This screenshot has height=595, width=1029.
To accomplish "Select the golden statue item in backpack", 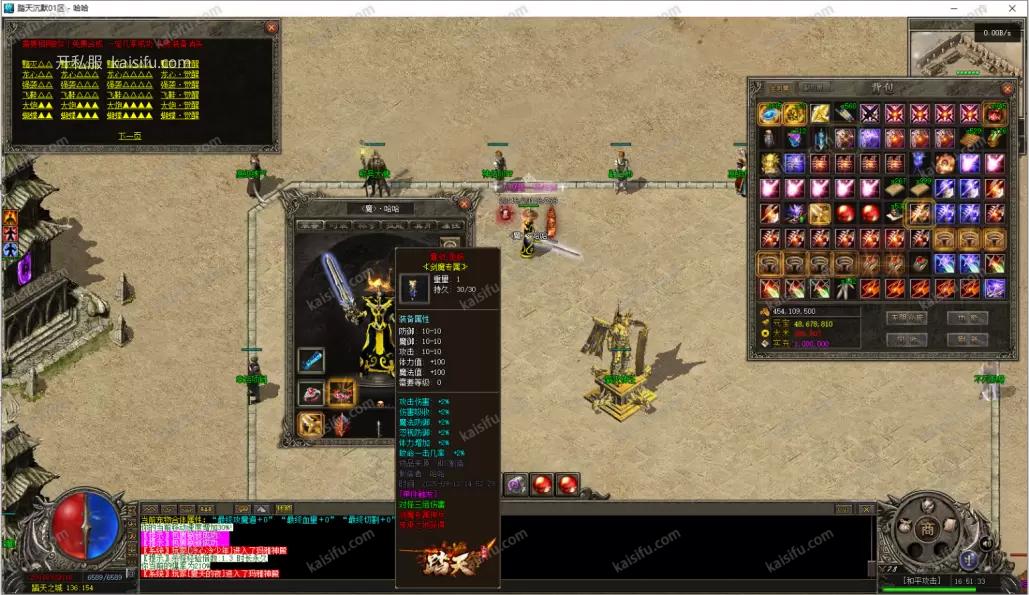I will tap(770, 163).
